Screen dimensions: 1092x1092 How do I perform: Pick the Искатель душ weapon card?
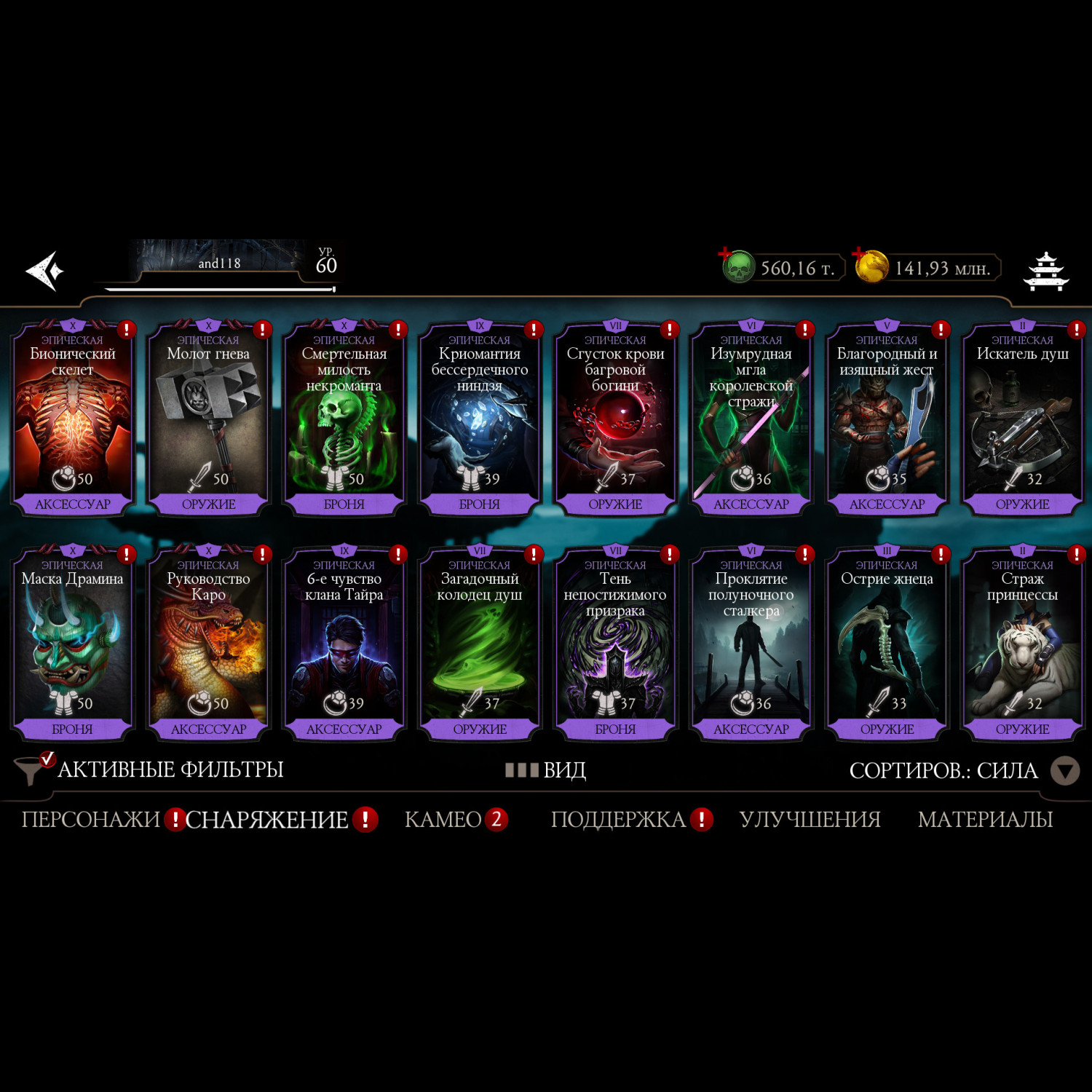1022,419
